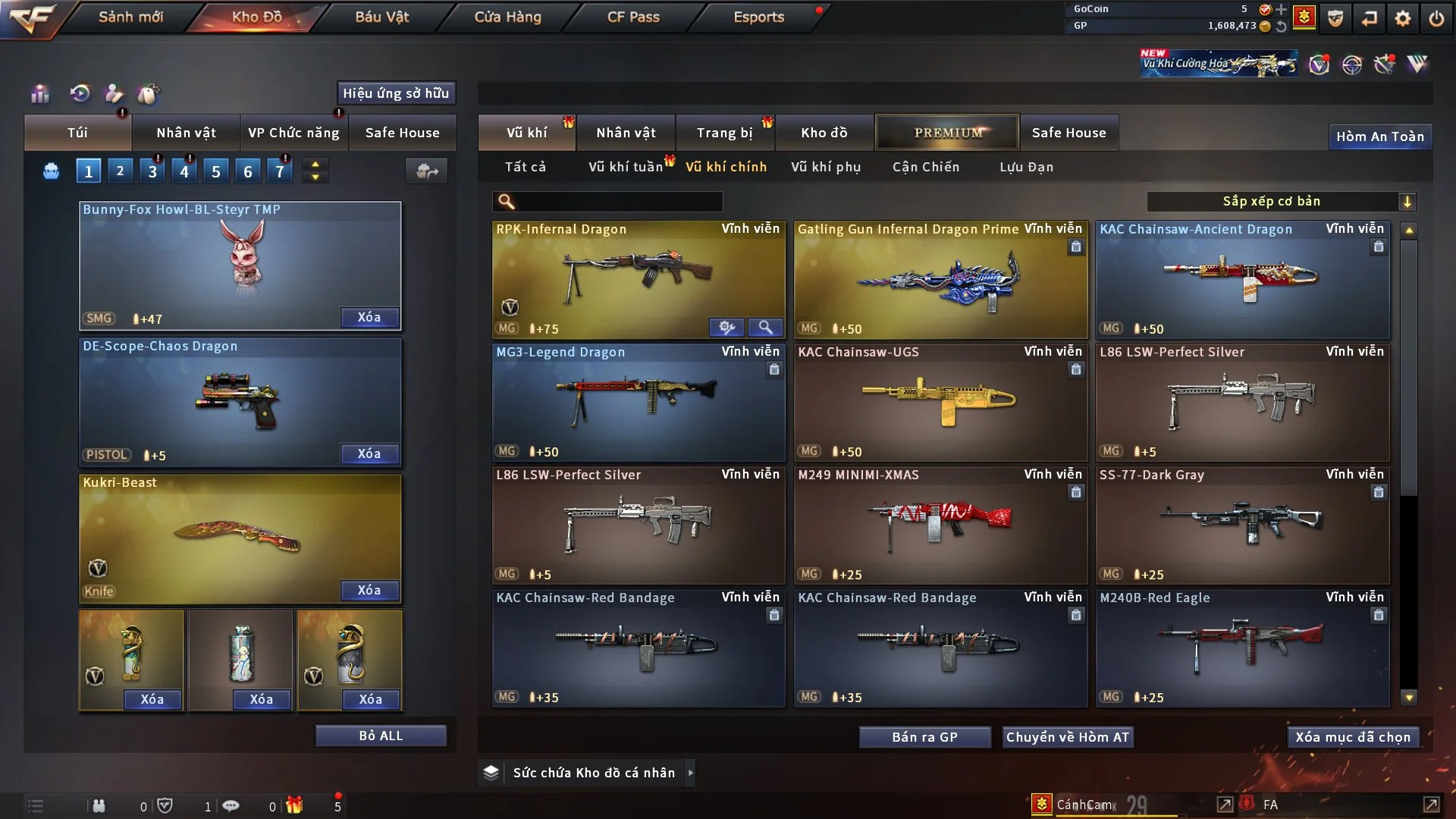Remove the DE-Scope-Chaos Dragon pistol with Xóa
This screenshot has height=819, width=1456.
tap(369, 453)
